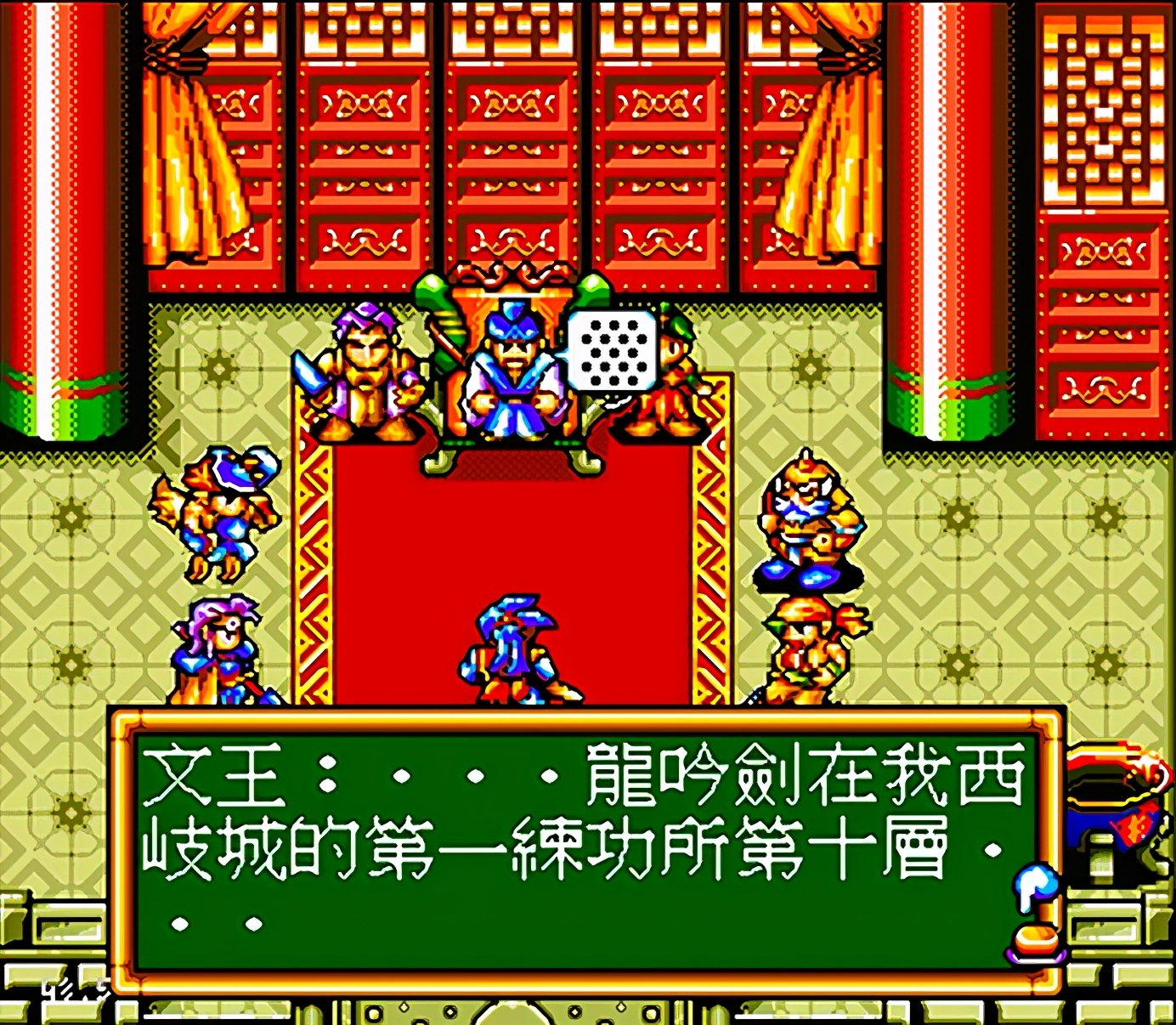Click the golden armored warrior beside the throne
Image resolution: width=1176 pixels, height=1025 pixels.
[x=364, y=374]
